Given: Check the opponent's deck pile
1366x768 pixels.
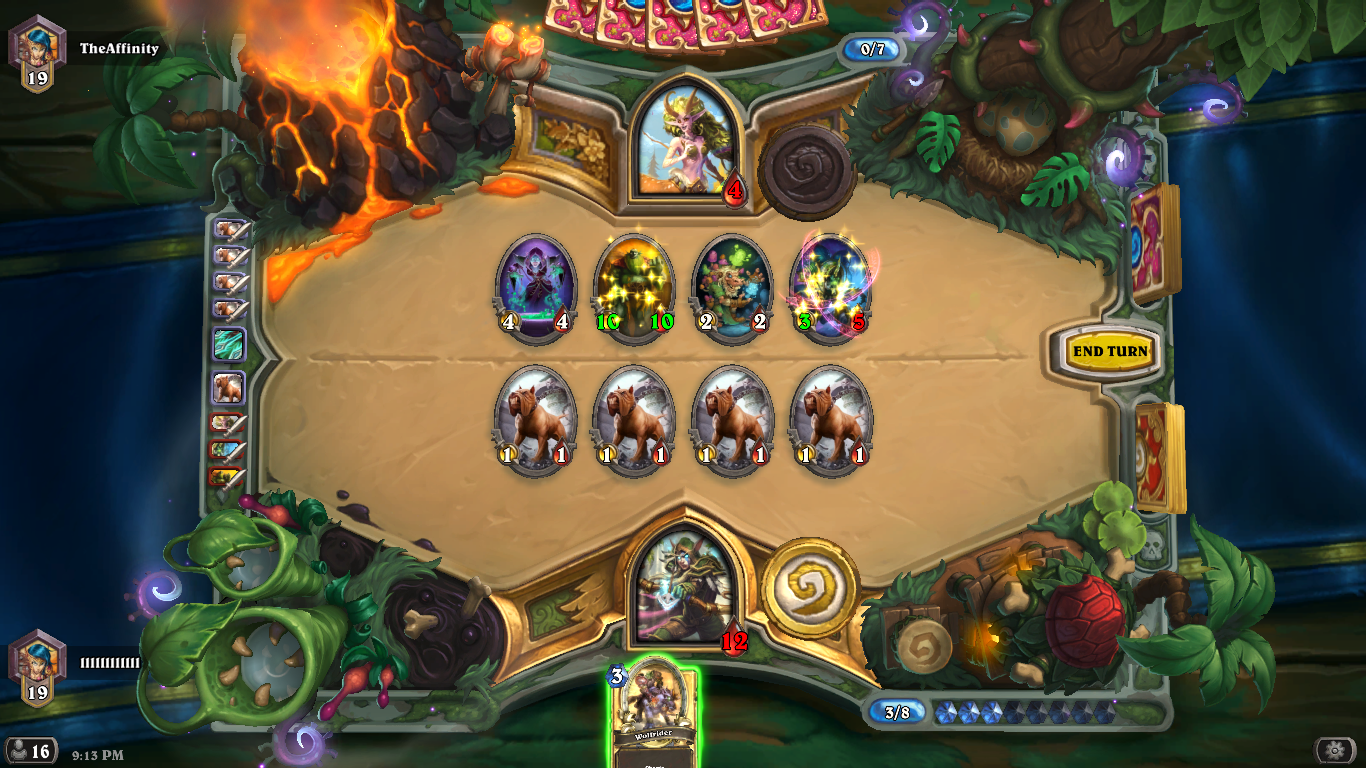Looking at the screenshot, I should [1155, 245].
